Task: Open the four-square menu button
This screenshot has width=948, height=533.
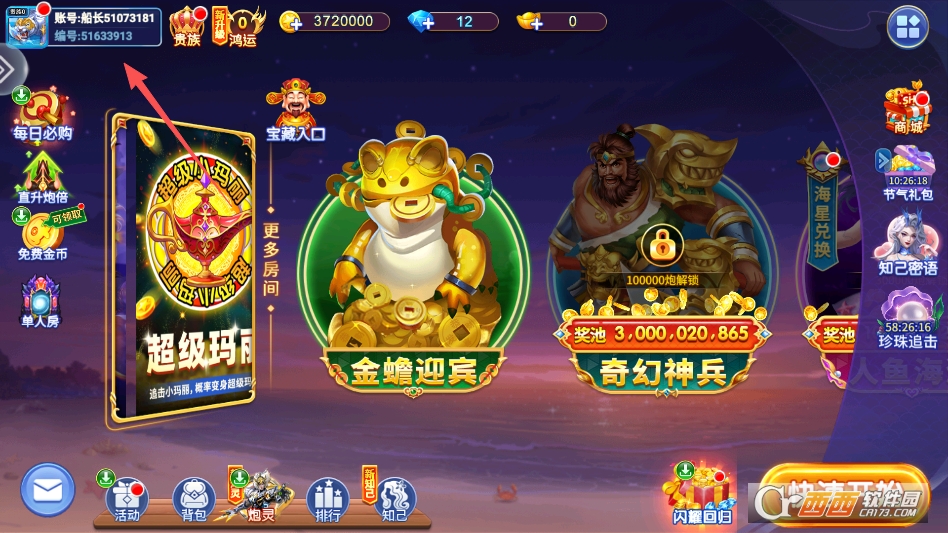Action: [x=907, y=27]
